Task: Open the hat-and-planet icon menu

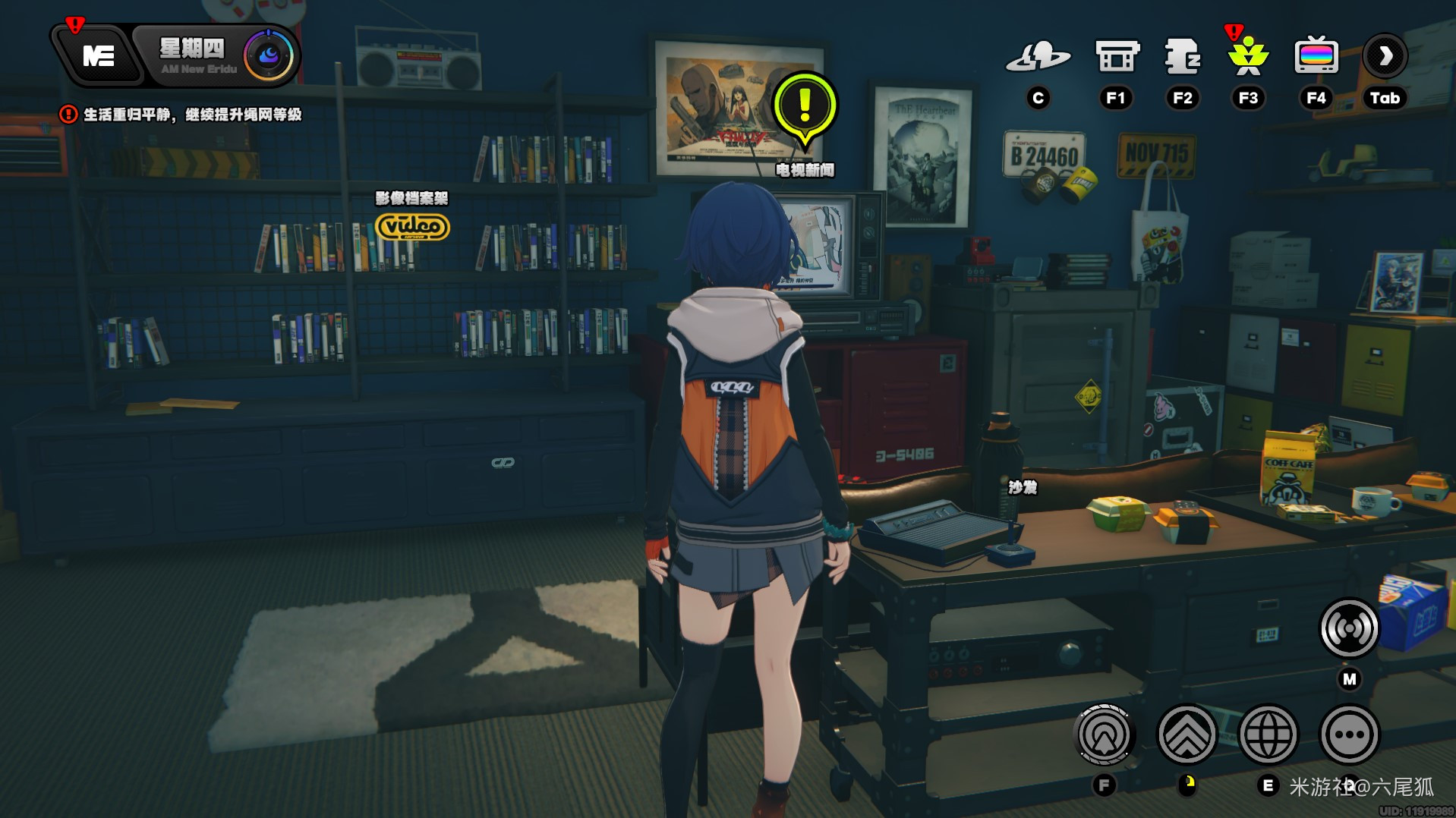Action: coord(1038,57)
